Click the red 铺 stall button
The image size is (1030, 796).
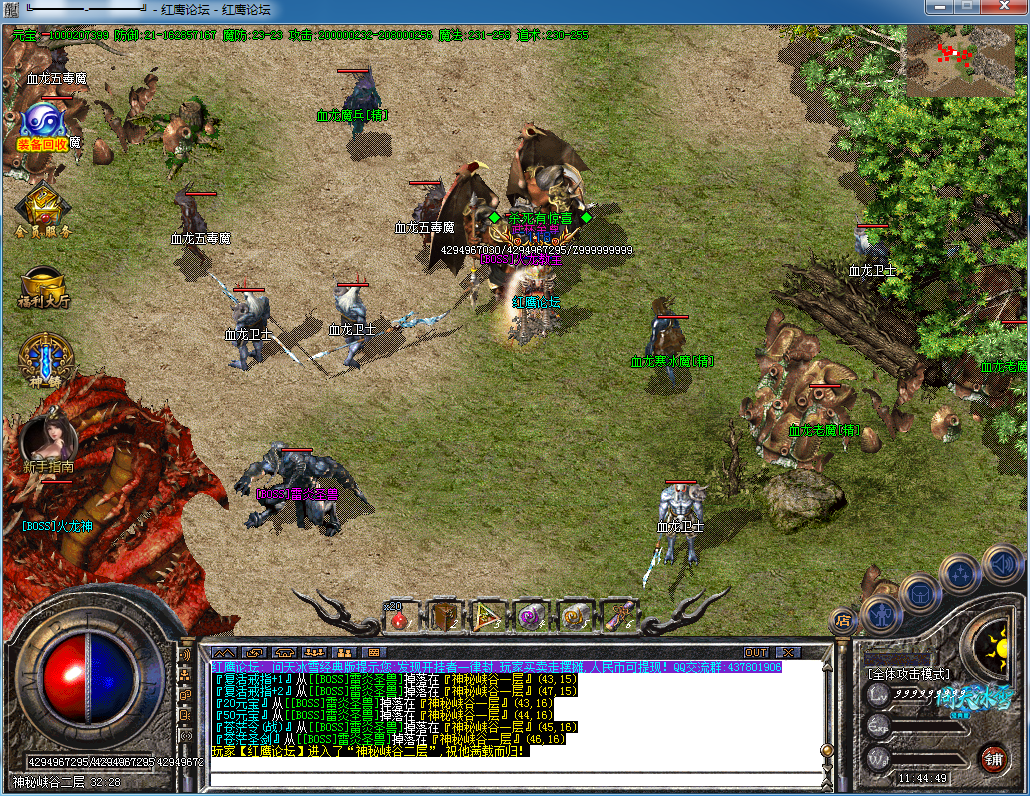coord(992,757)
